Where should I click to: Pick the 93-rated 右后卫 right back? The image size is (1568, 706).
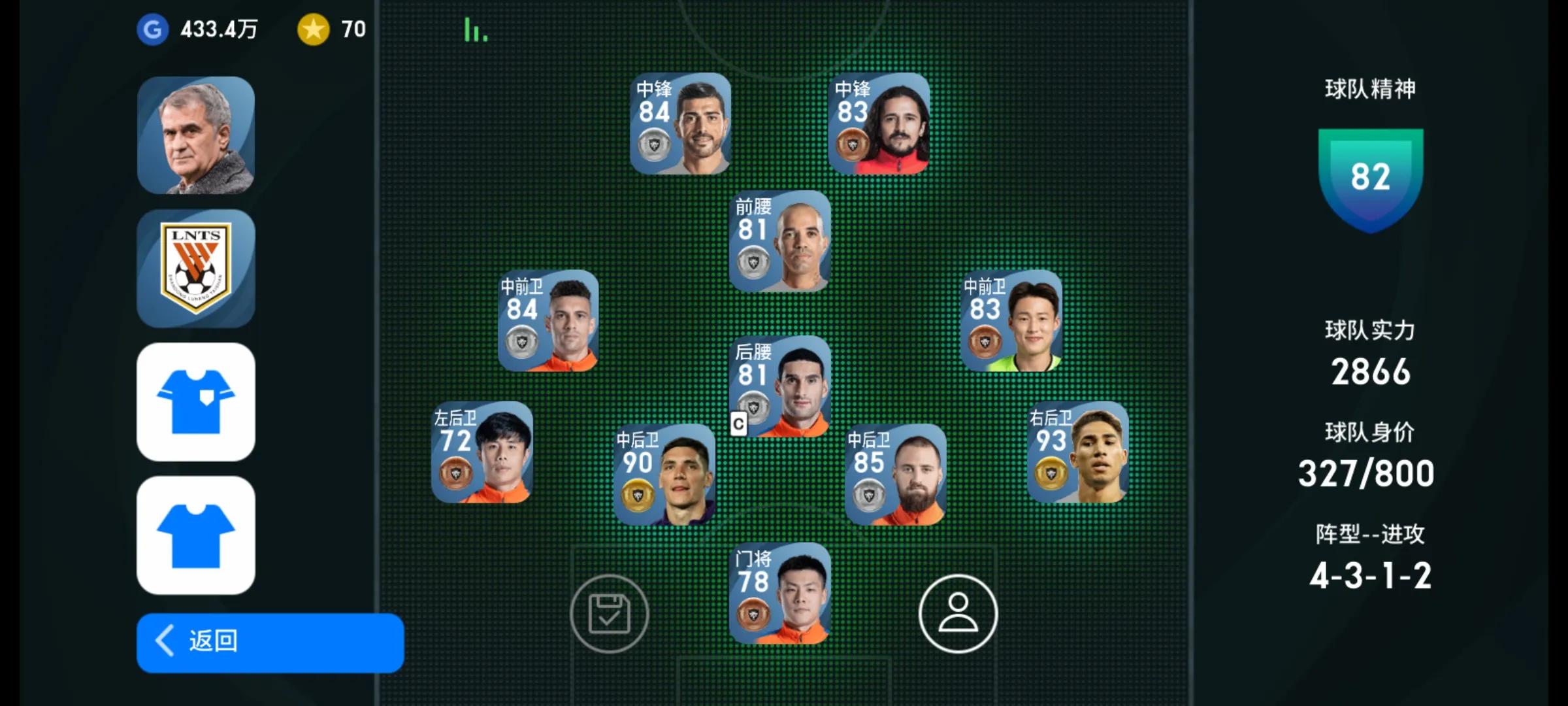[1077, 452]
